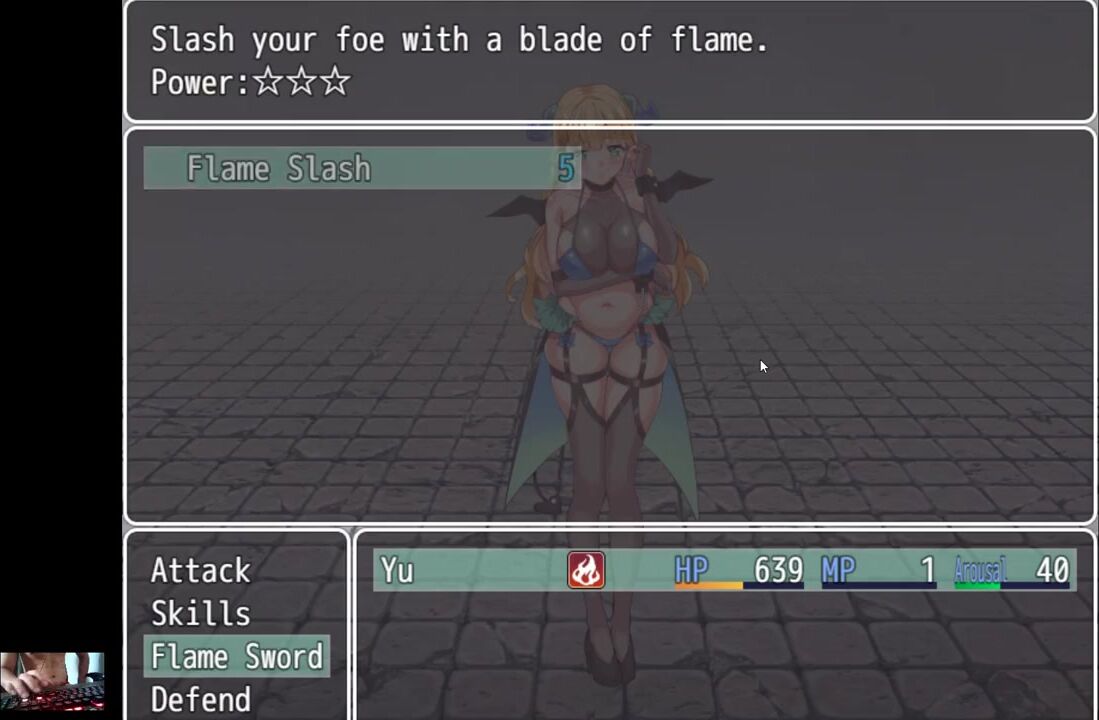
Task: Select the Flame Sword command
Action: [x=237, y=656]
